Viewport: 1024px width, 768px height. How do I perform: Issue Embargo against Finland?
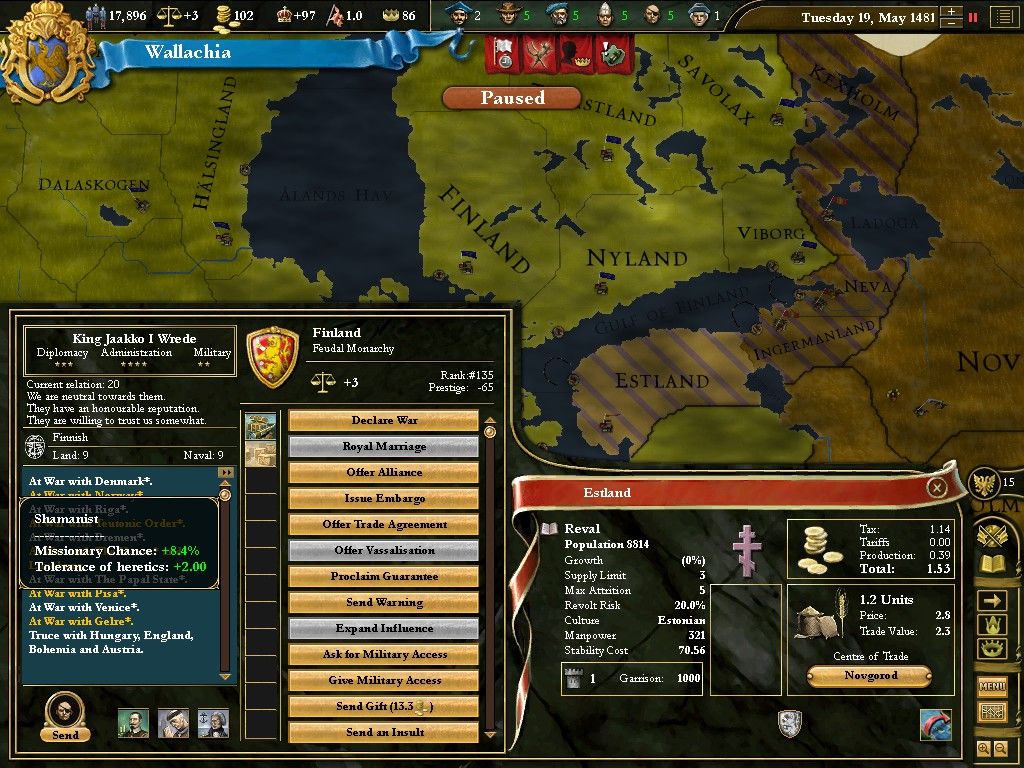(x=384, y=498)
